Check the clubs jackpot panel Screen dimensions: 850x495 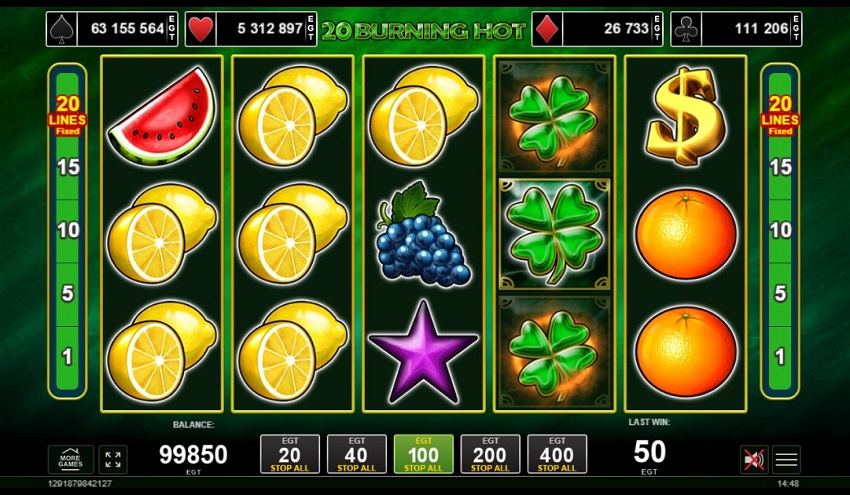coord(737,29)
